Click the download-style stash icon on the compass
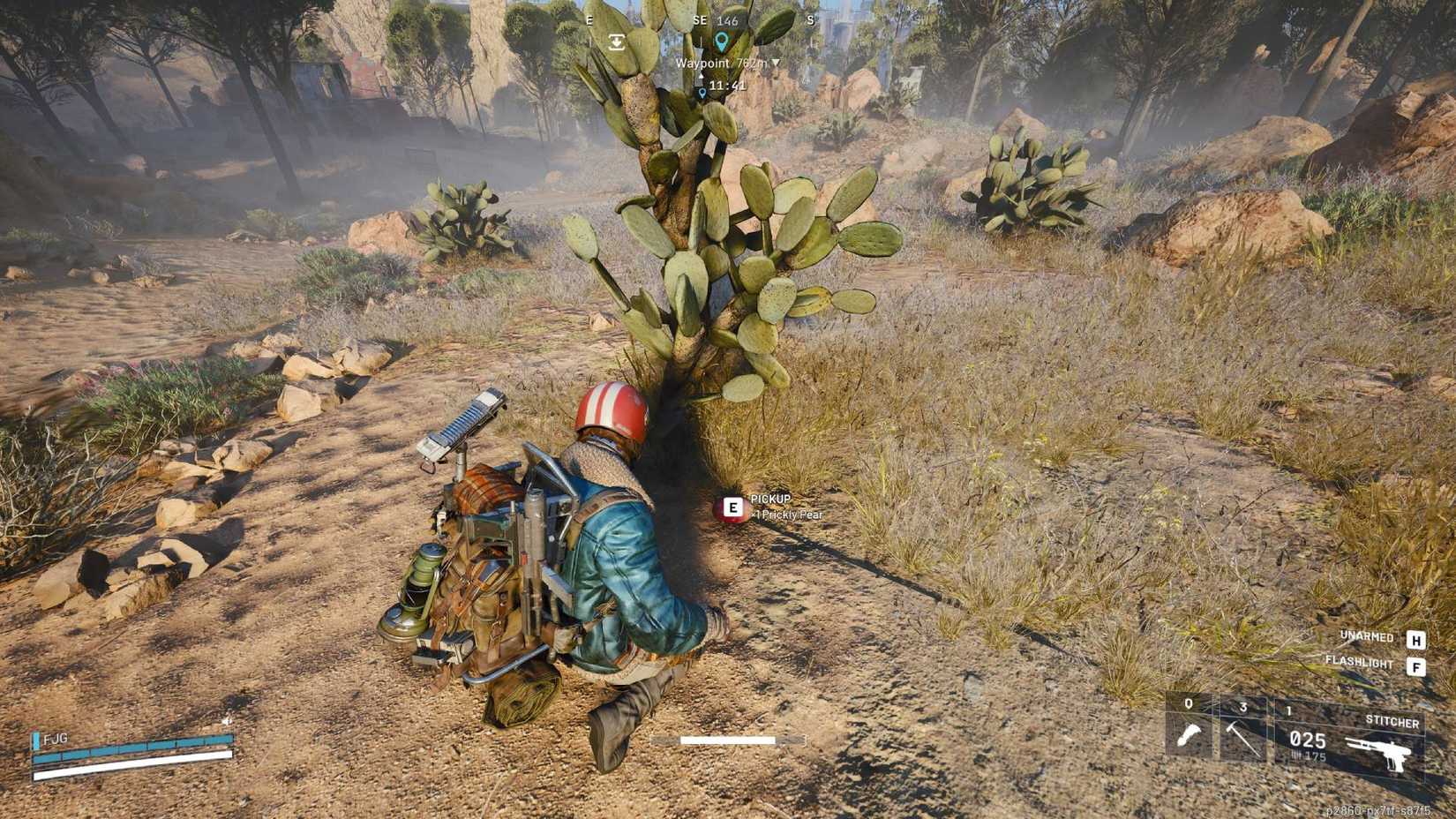This screenshot has width=1456, height=819. pyautogui.click(x=617, y=40)
